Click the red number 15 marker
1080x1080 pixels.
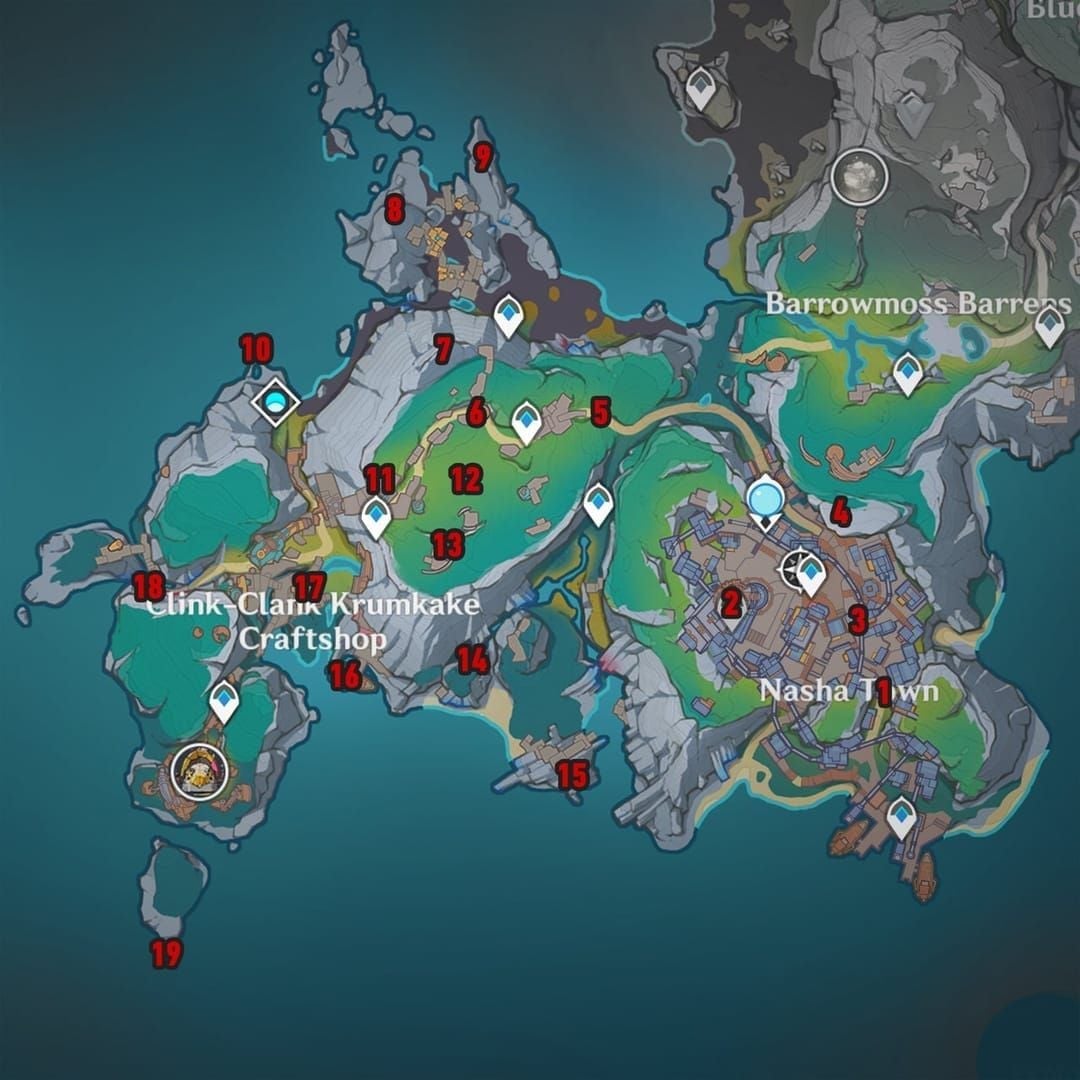coord(571,774)
